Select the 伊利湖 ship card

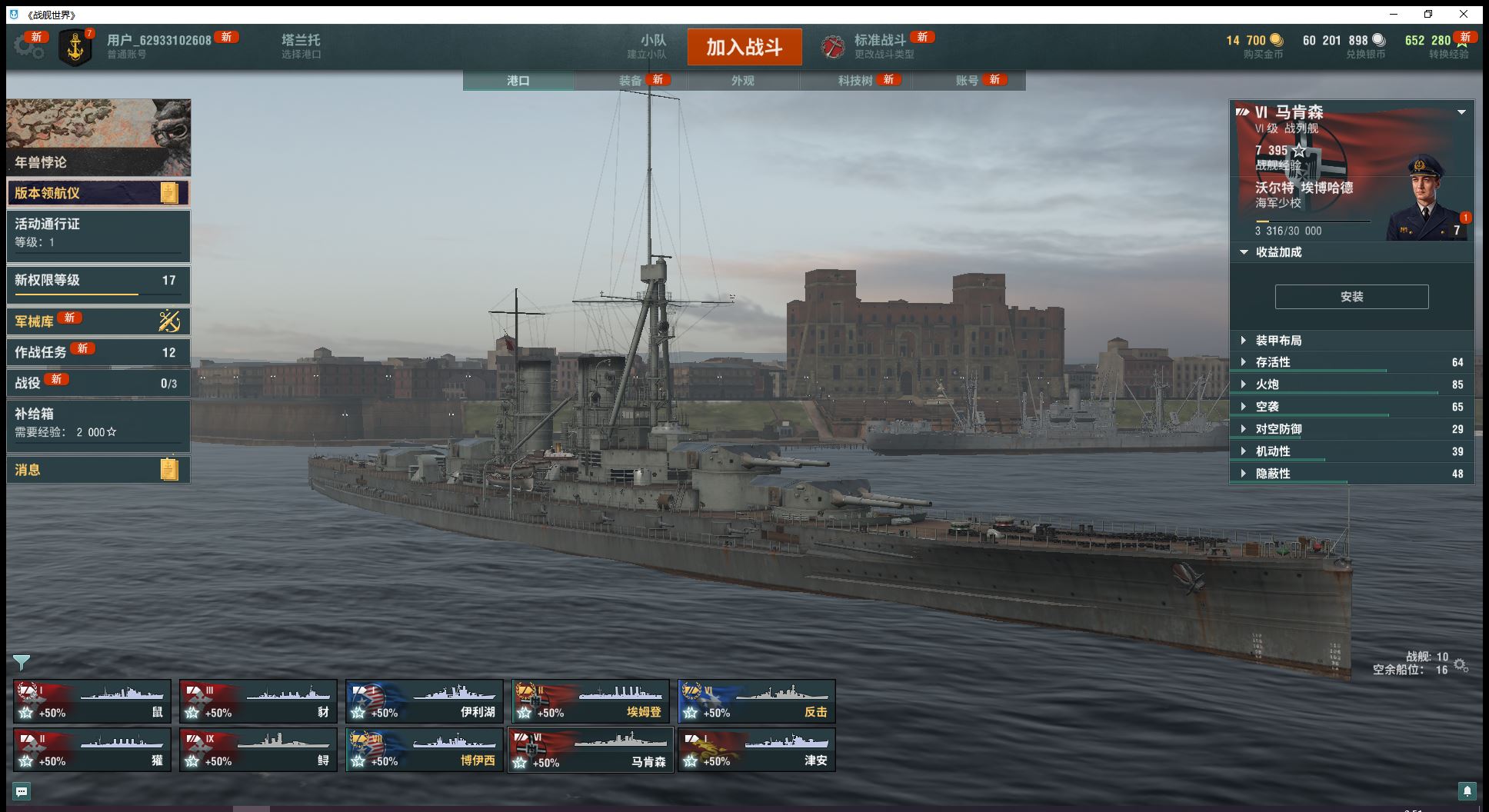(x=424, y=701)
